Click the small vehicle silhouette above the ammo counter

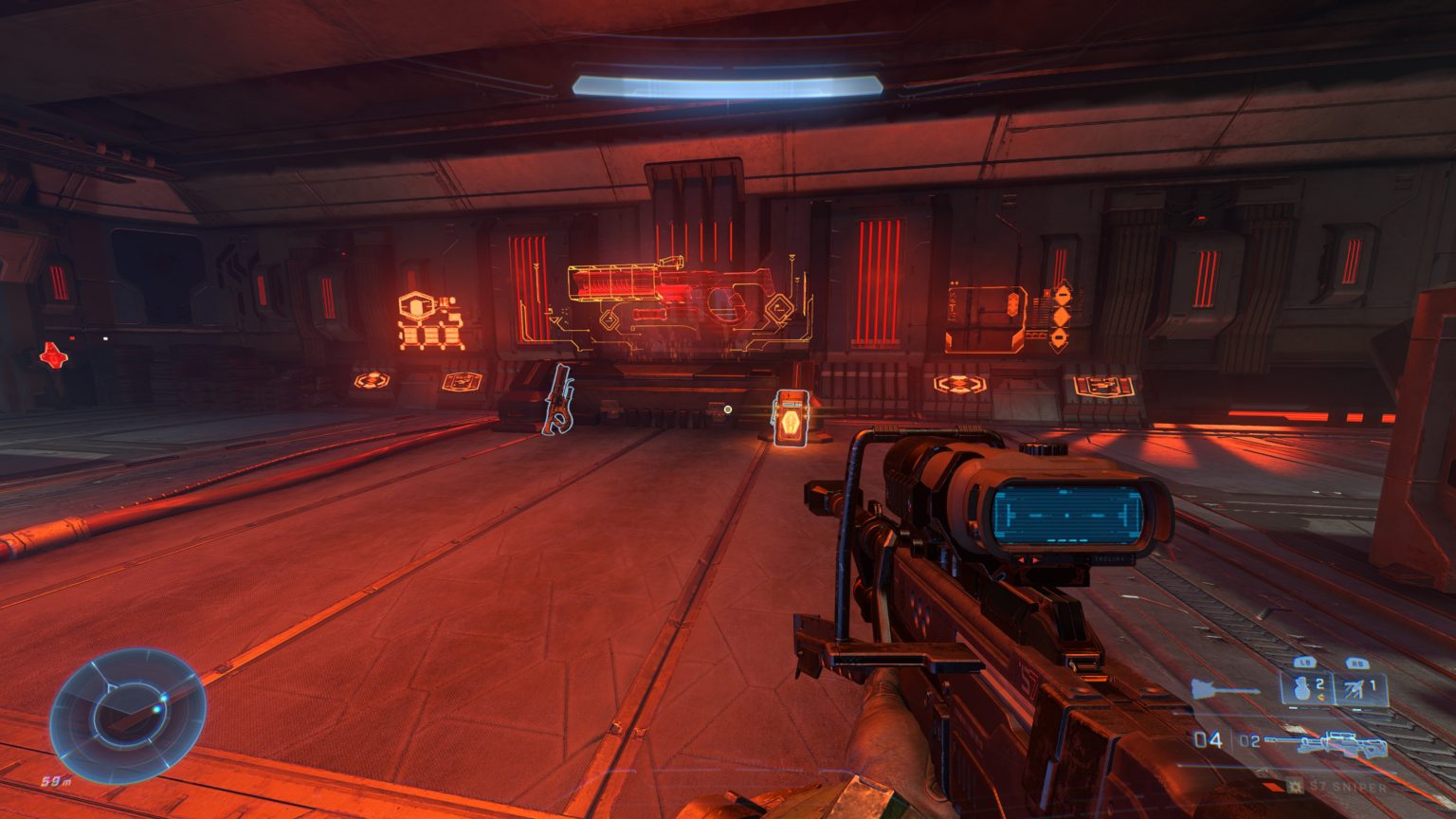coord(1223,688)
